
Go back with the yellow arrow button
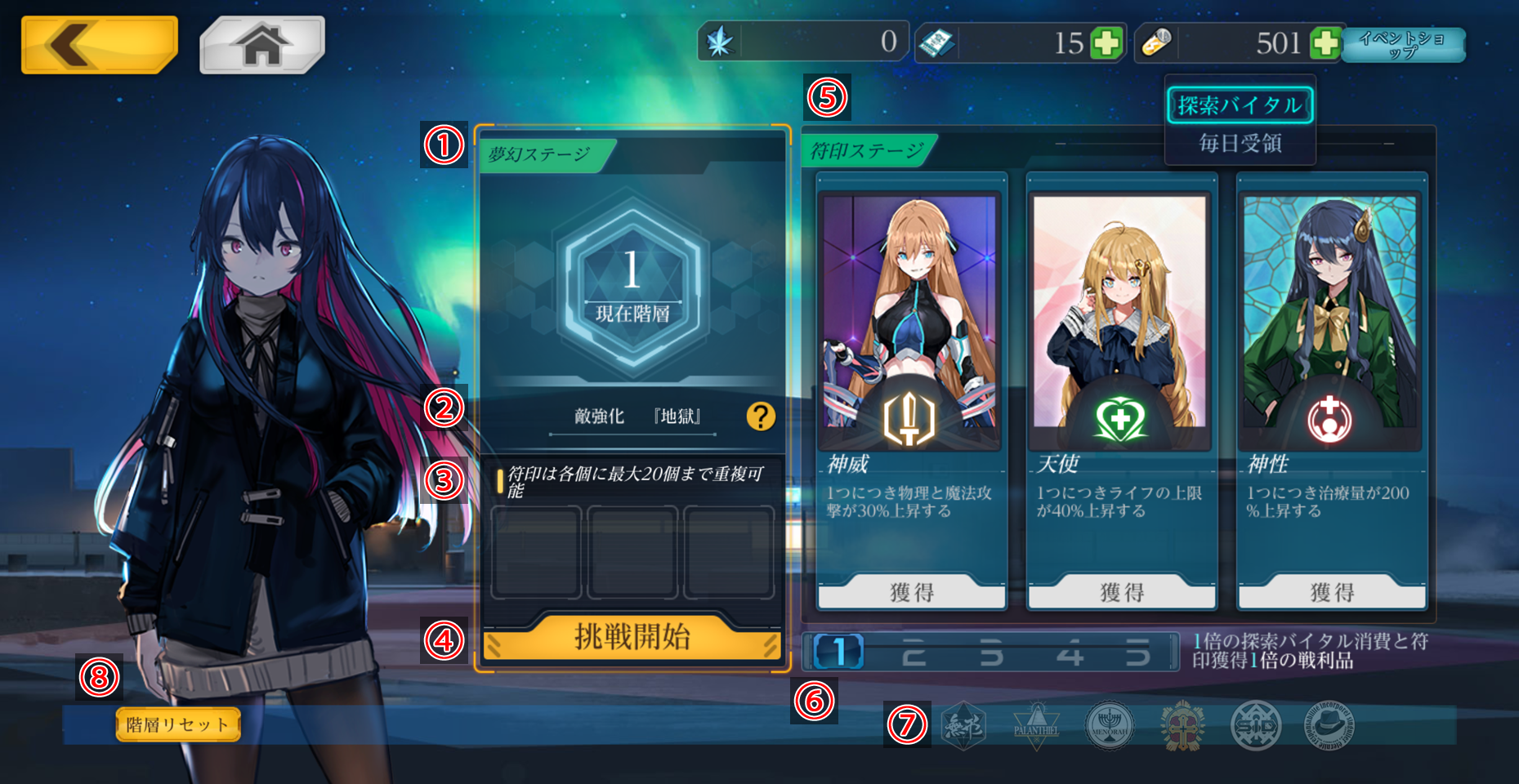(99, 45)
